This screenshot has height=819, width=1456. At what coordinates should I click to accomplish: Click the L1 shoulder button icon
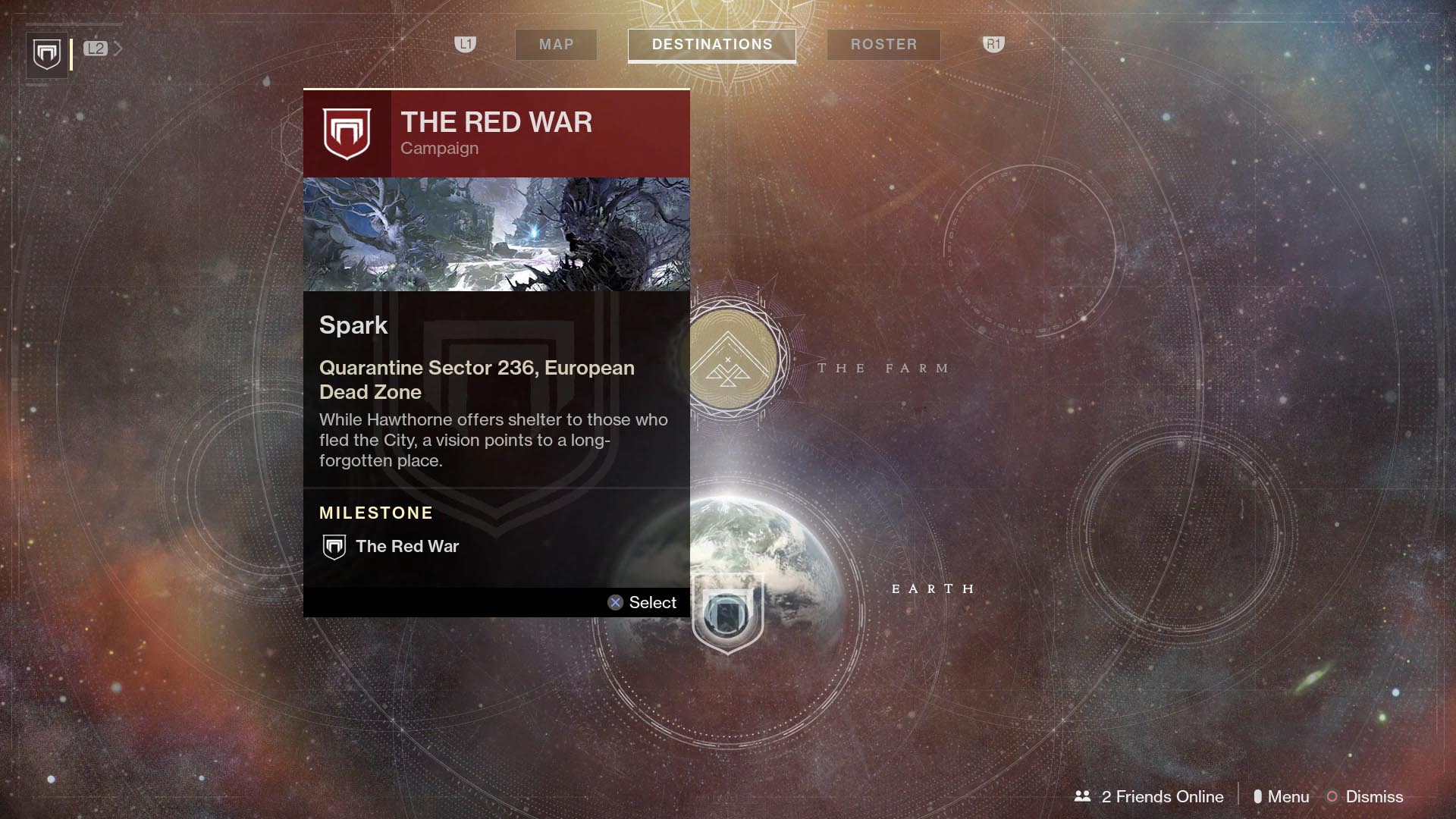click(465, 45)
